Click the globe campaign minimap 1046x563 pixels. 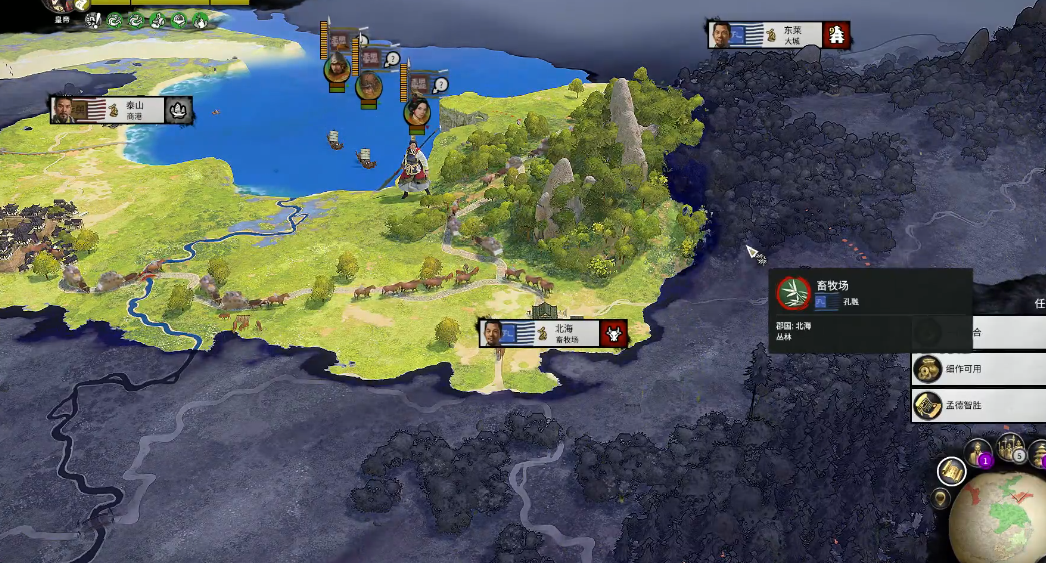(1000, 515)
